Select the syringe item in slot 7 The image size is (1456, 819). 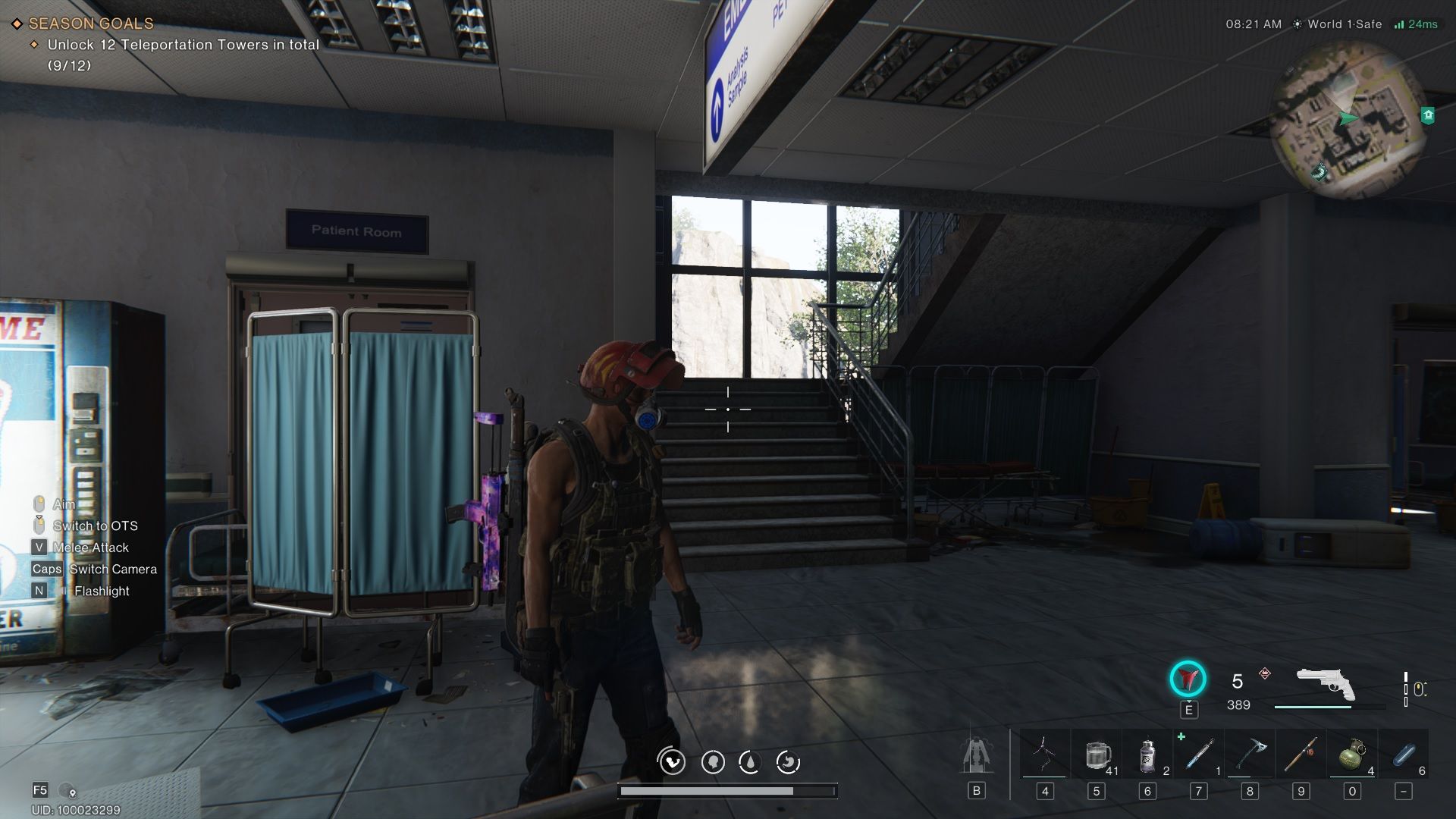click(x=1198, y=753)
